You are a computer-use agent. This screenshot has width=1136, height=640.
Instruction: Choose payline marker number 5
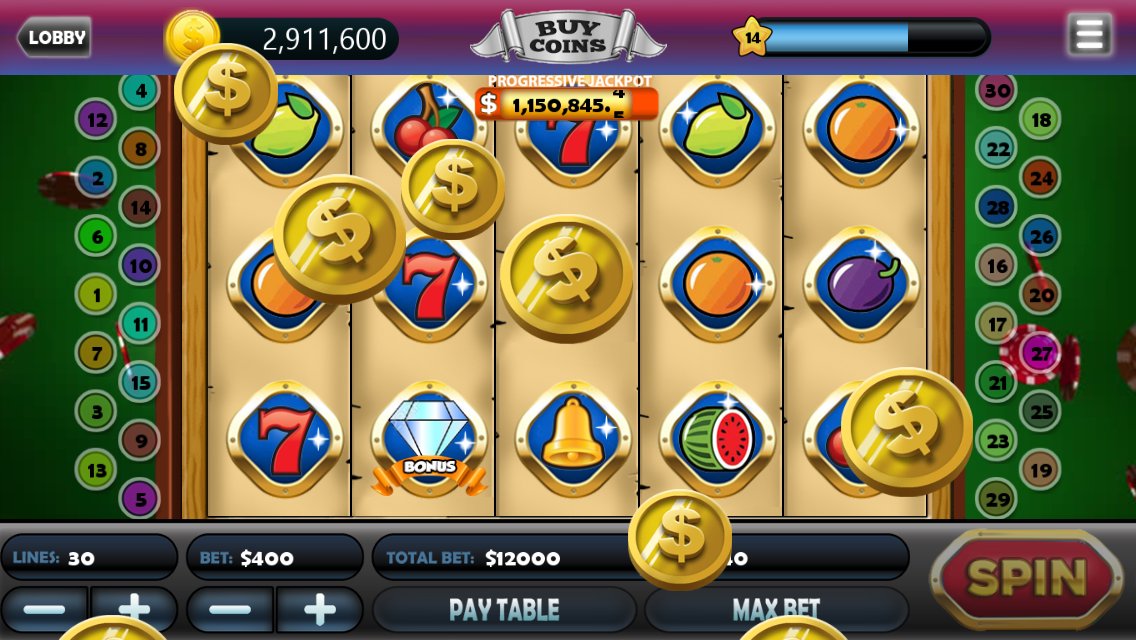point(140,498)
